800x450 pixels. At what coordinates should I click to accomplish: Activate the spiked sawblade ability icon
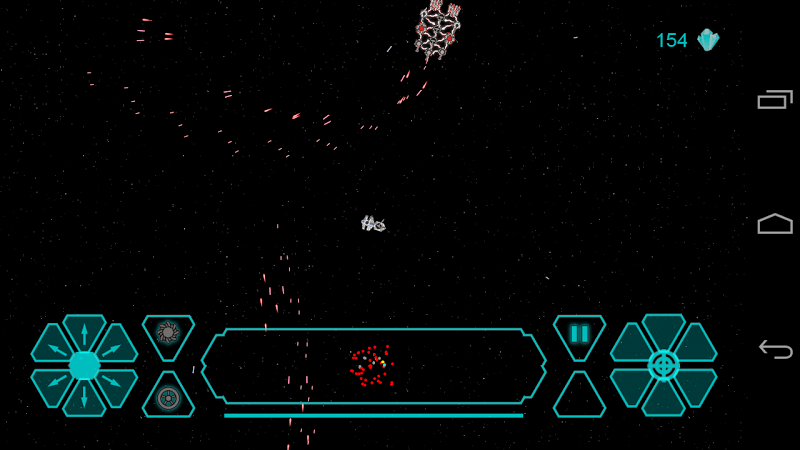click(x=168, y=333)
